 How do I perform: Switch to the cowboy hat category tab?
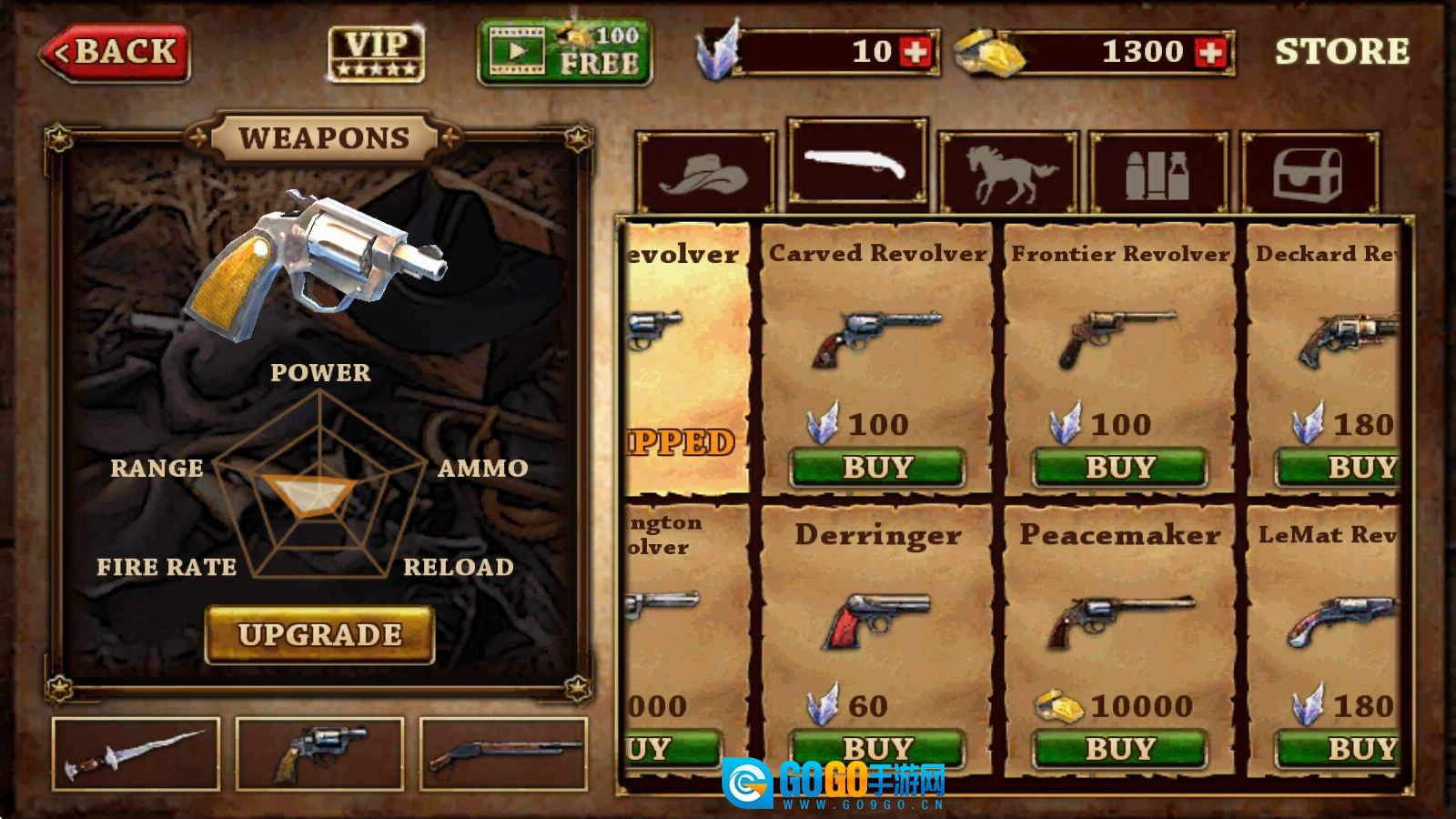705,173
